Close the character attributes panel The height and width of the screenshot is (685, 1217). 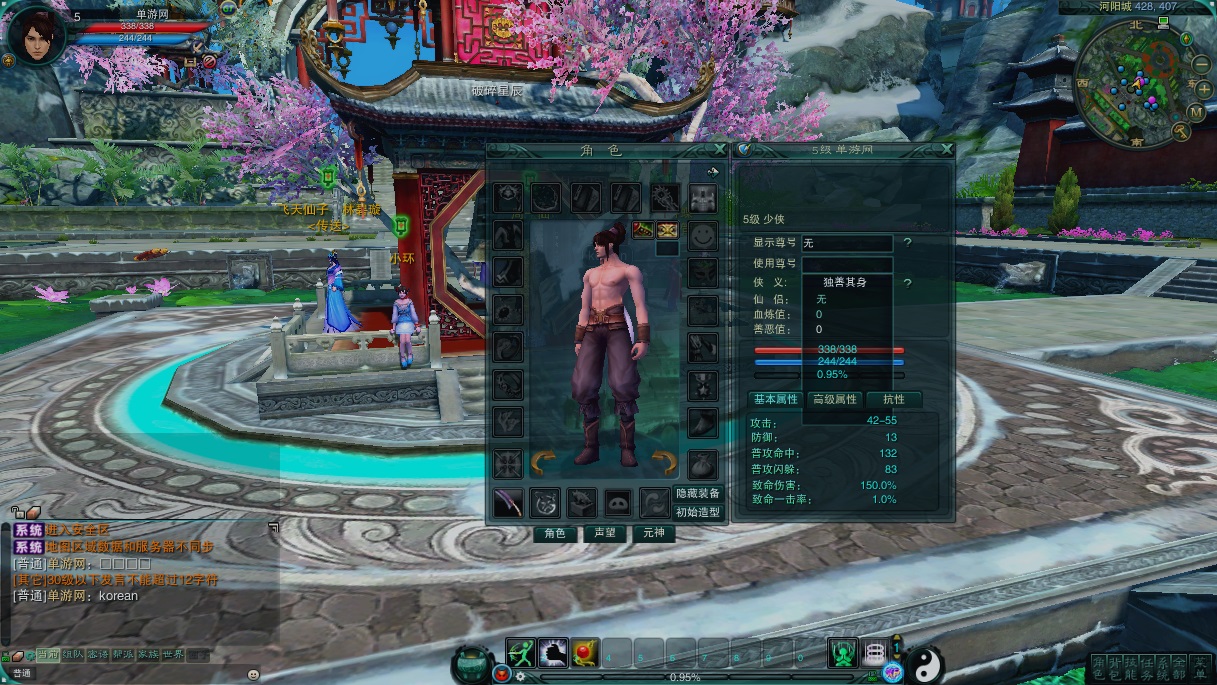[x=946, y=150]
